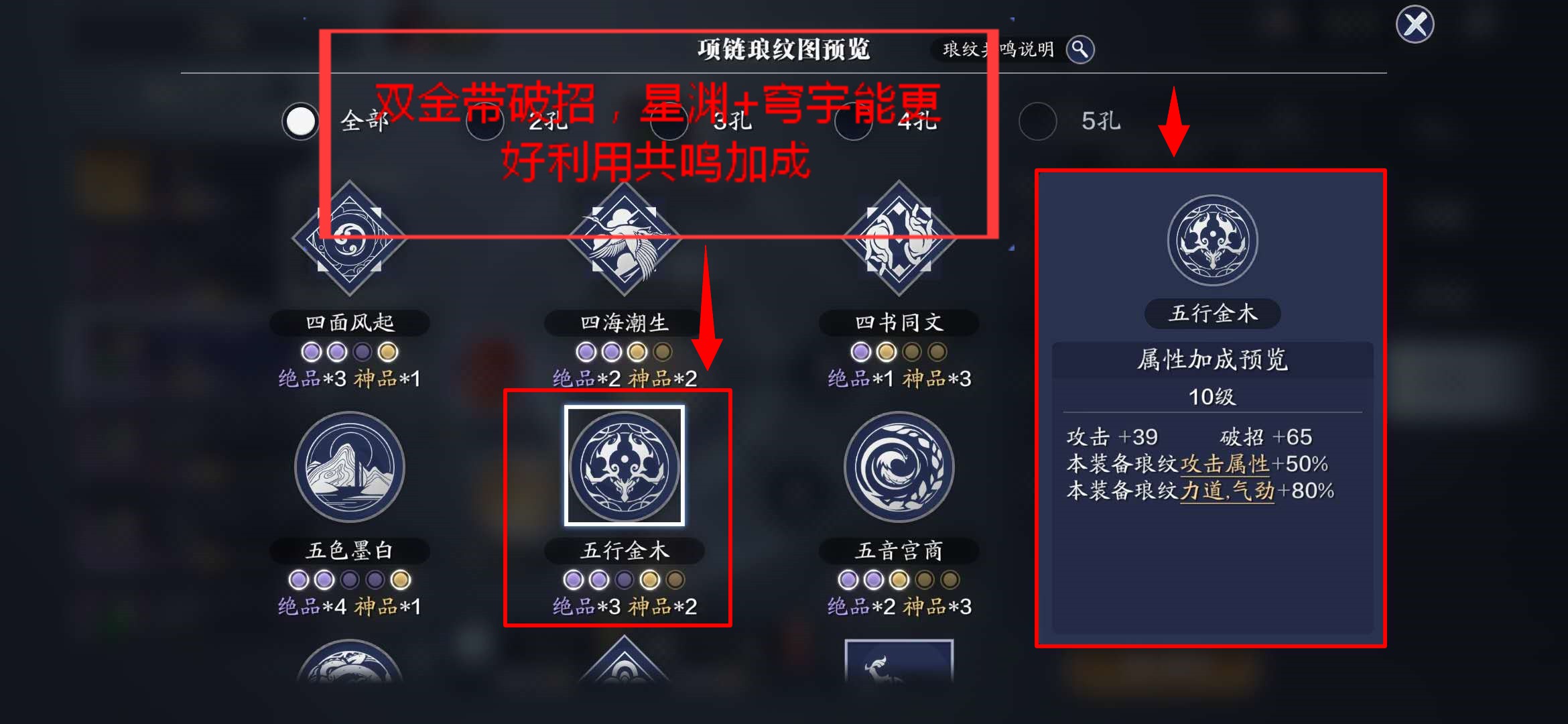Select the 项链琅纹图预览 title header
This screenshot has height=724, width=1568.
pyautogui.click(x=785, y=48)
